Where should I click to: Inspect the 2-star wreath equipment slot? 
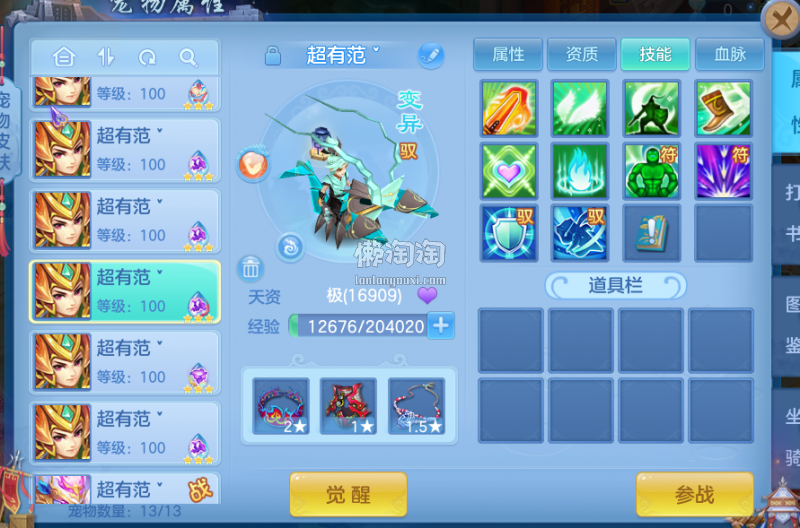pyautogui.click(x=280, y=406)
